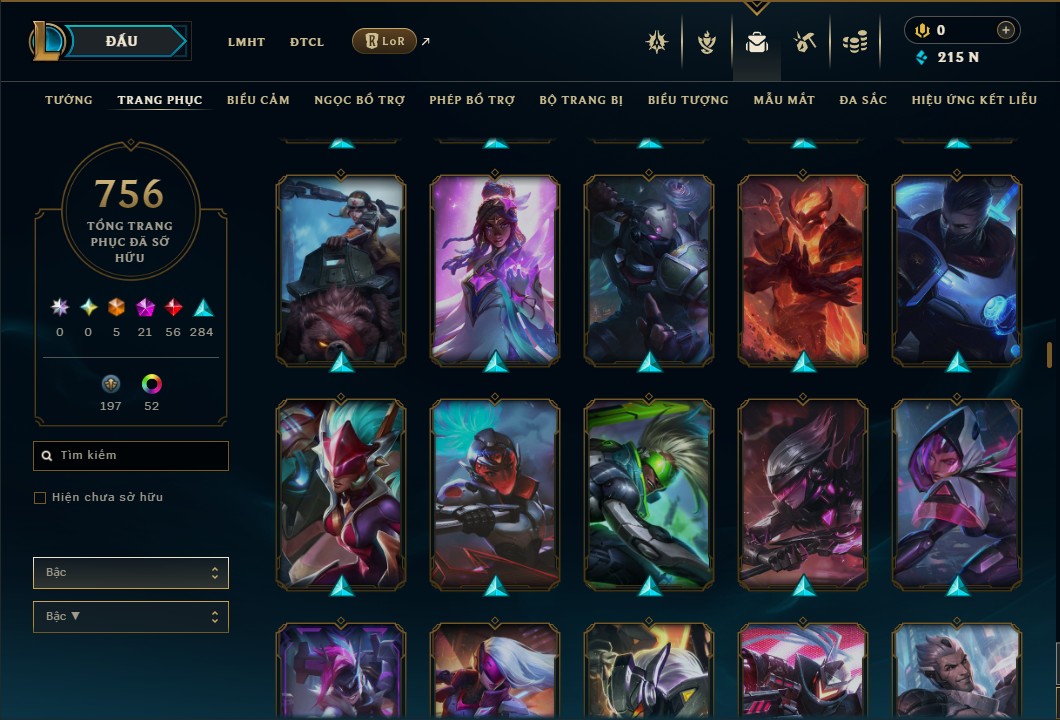The height and width of the screenshot is (720, 1060).
Task: Choose the skin card with bear rider
Action: click(341, 268)
